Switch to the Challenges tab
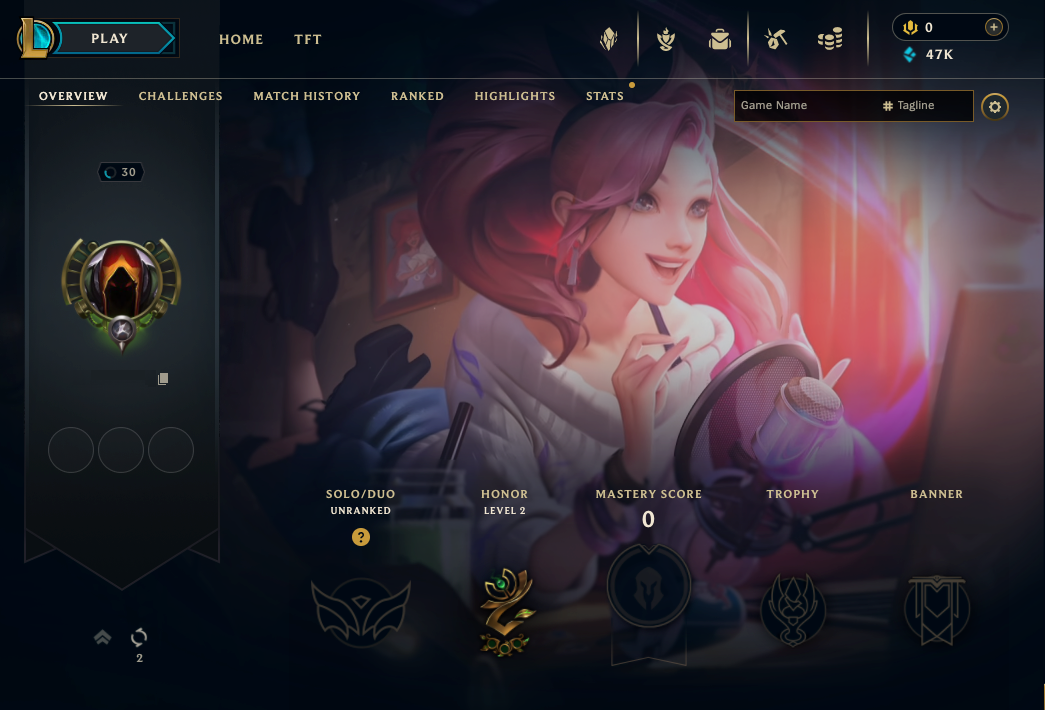 tap(181, 96)
